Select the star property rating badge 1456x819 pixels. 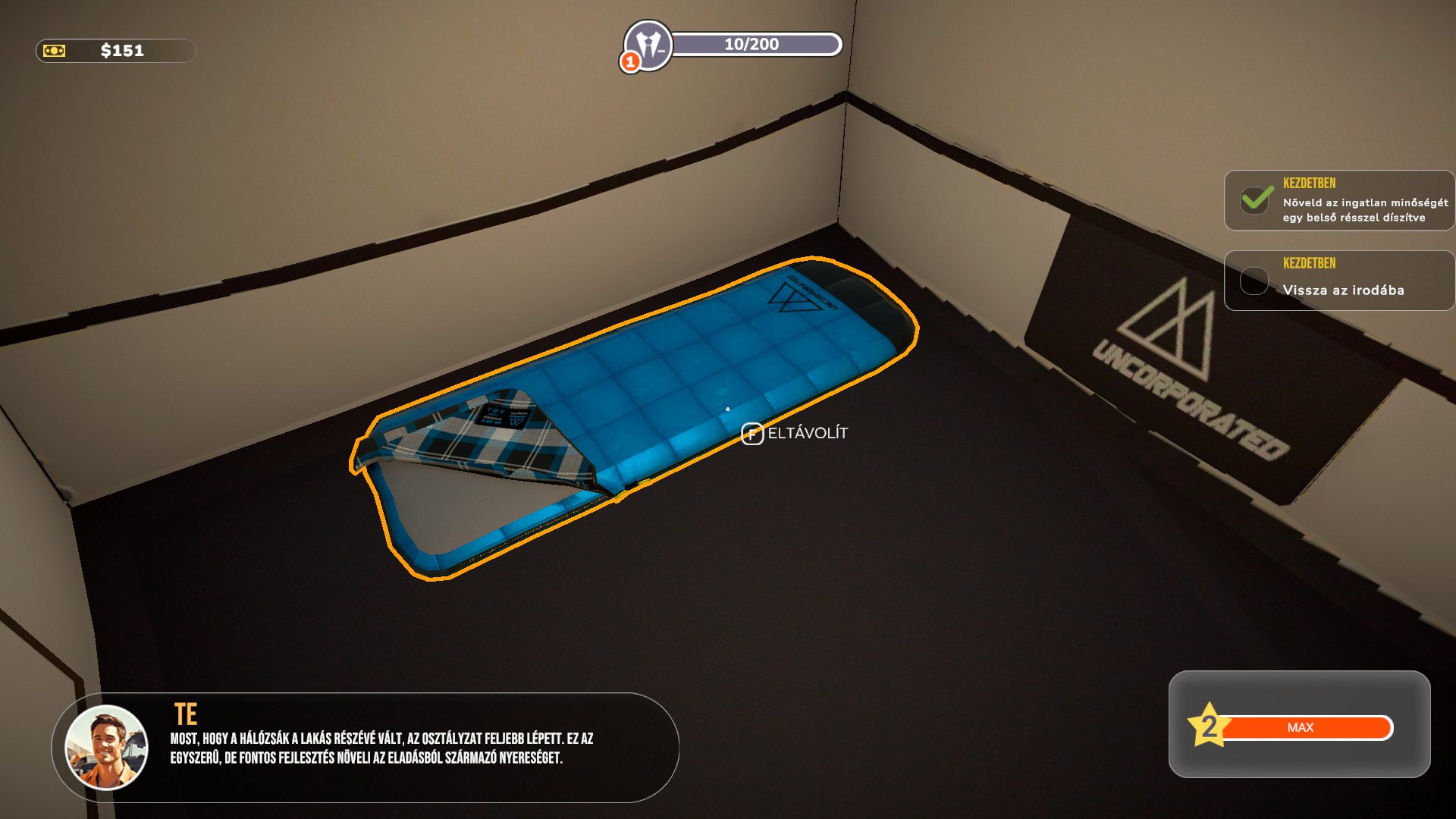(1208, 726)
